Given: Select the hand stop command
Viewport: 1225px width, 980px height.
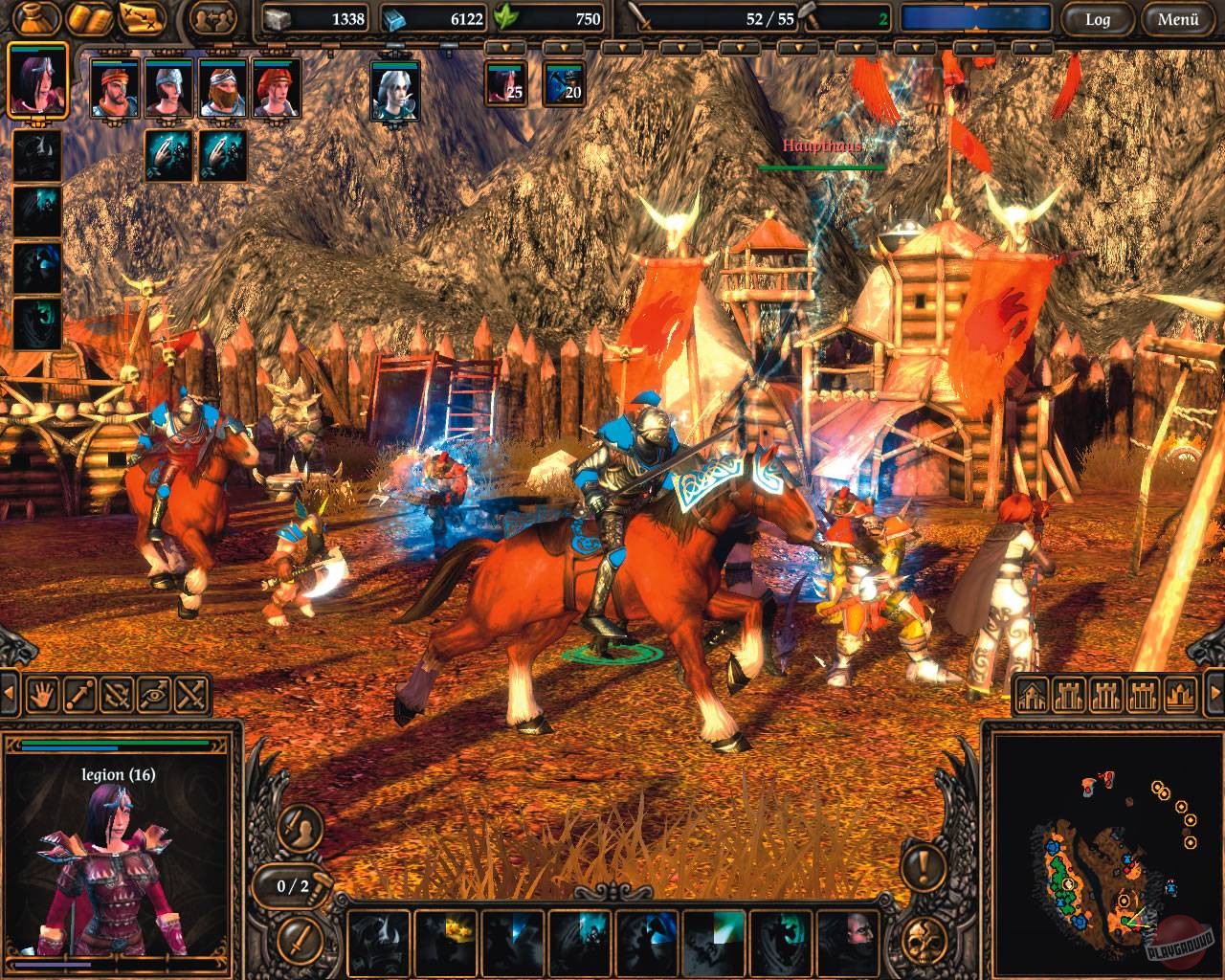Looking at the screenshot, I should [41, 694].
